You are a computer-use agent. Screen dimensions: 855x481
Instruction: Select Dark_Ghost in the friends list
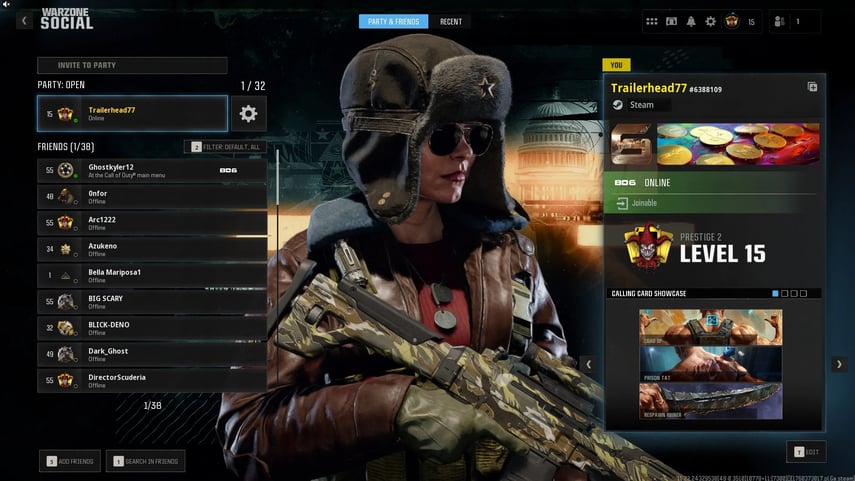coord(152,353)
